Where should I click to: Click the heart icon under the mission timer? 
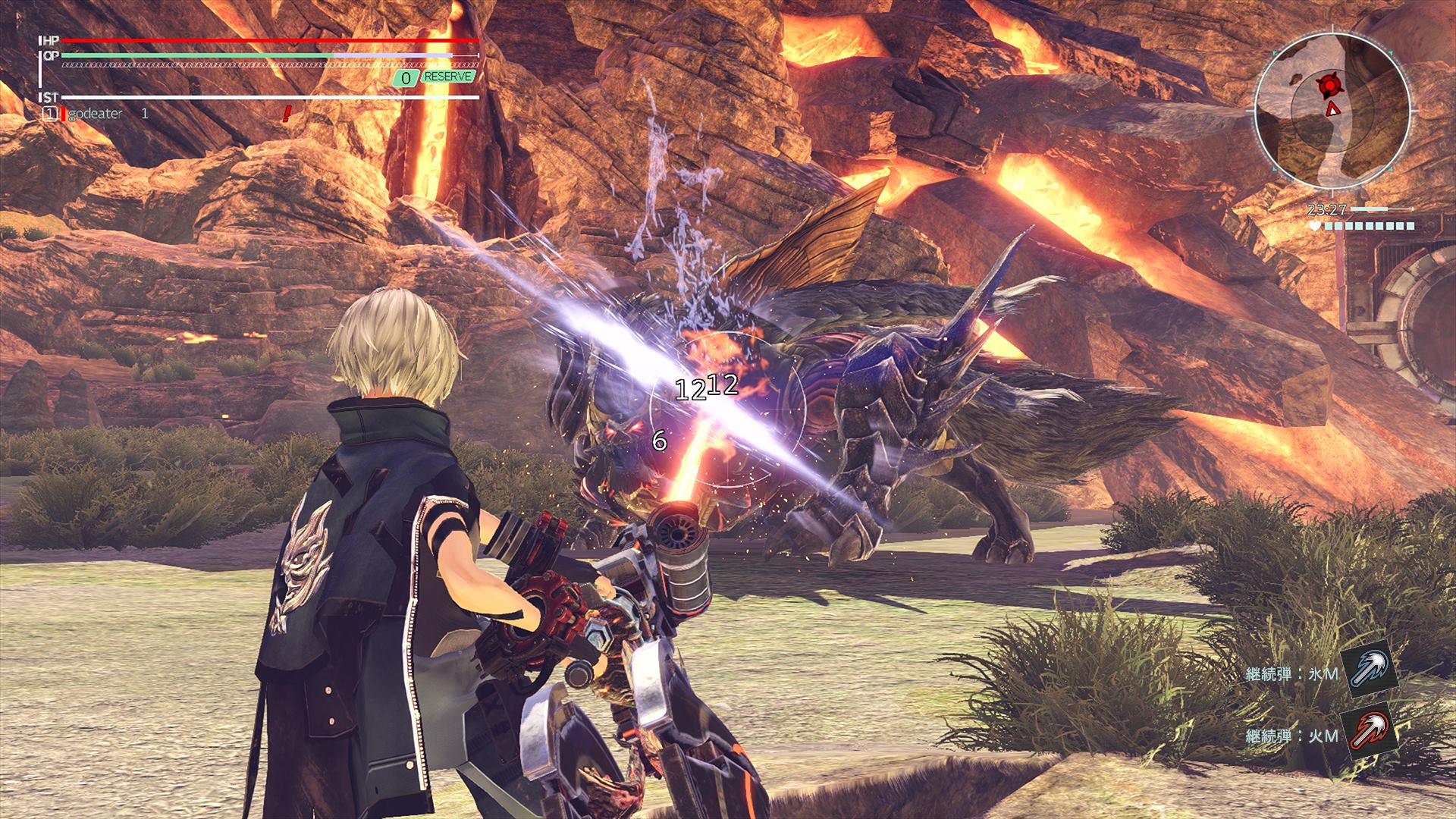tap(1314, 225)
